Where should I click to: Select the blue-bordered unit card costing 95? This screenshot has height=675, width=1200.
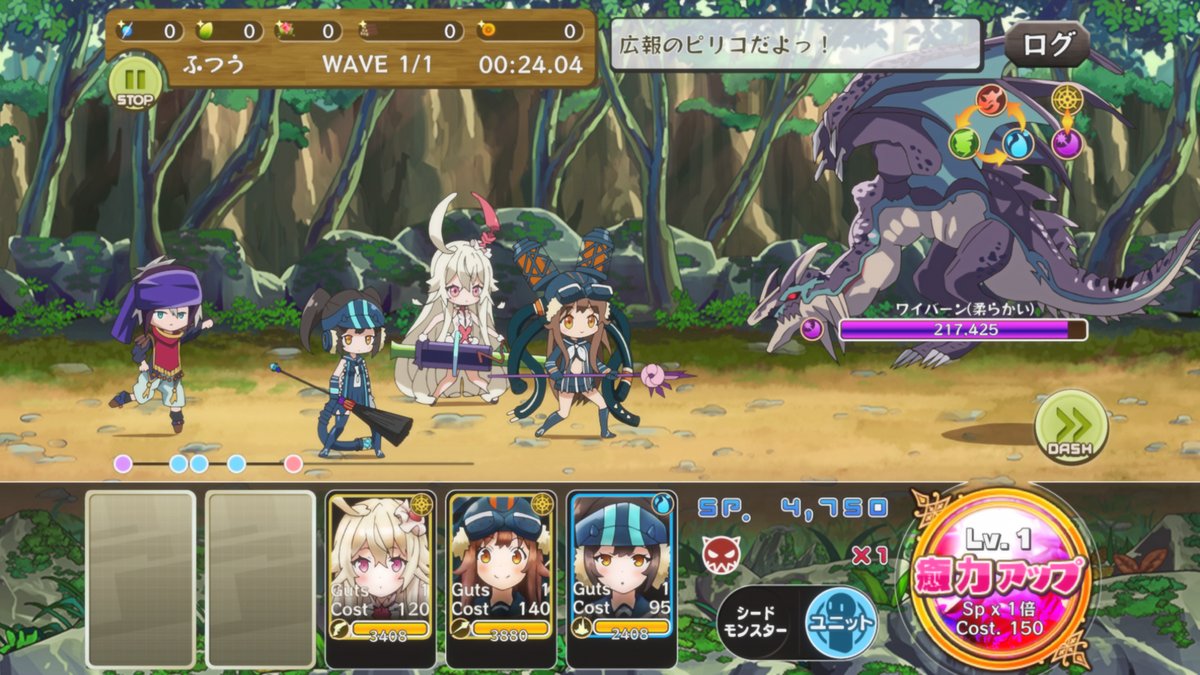coord(621,578)
